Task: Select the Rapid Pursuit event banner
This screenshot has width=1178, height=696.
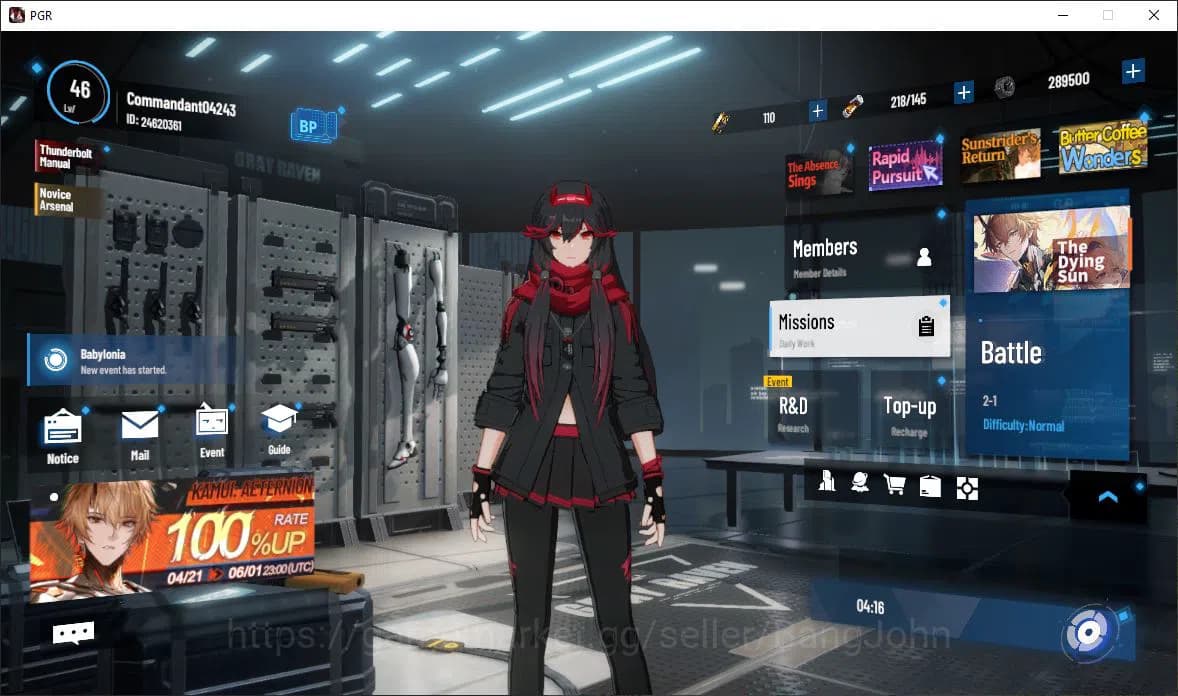Action: pyautogui.click(x=905, y=165)
